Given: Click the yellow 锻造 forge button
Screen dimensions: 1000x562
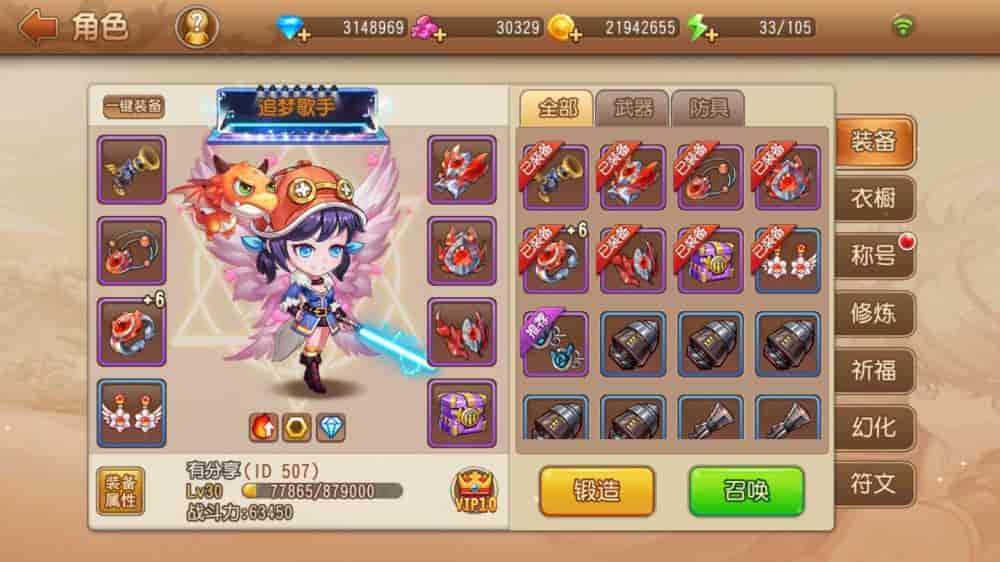Looking at the screenshot, I should 597,491.
